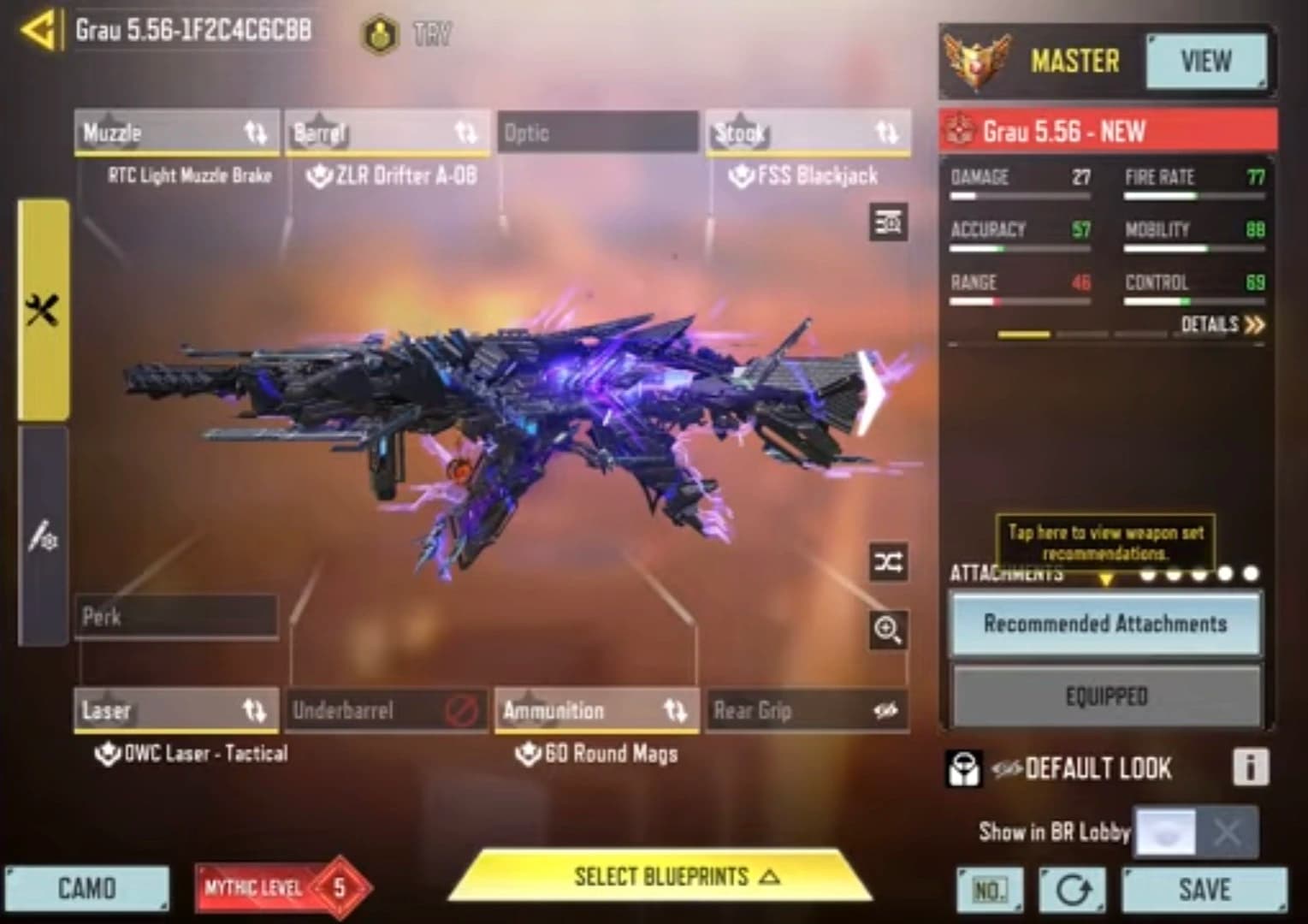The width and height of the screenshot is (1308, 924).
Task: Change the Barrel attachment
Action: tap(387, 133)
